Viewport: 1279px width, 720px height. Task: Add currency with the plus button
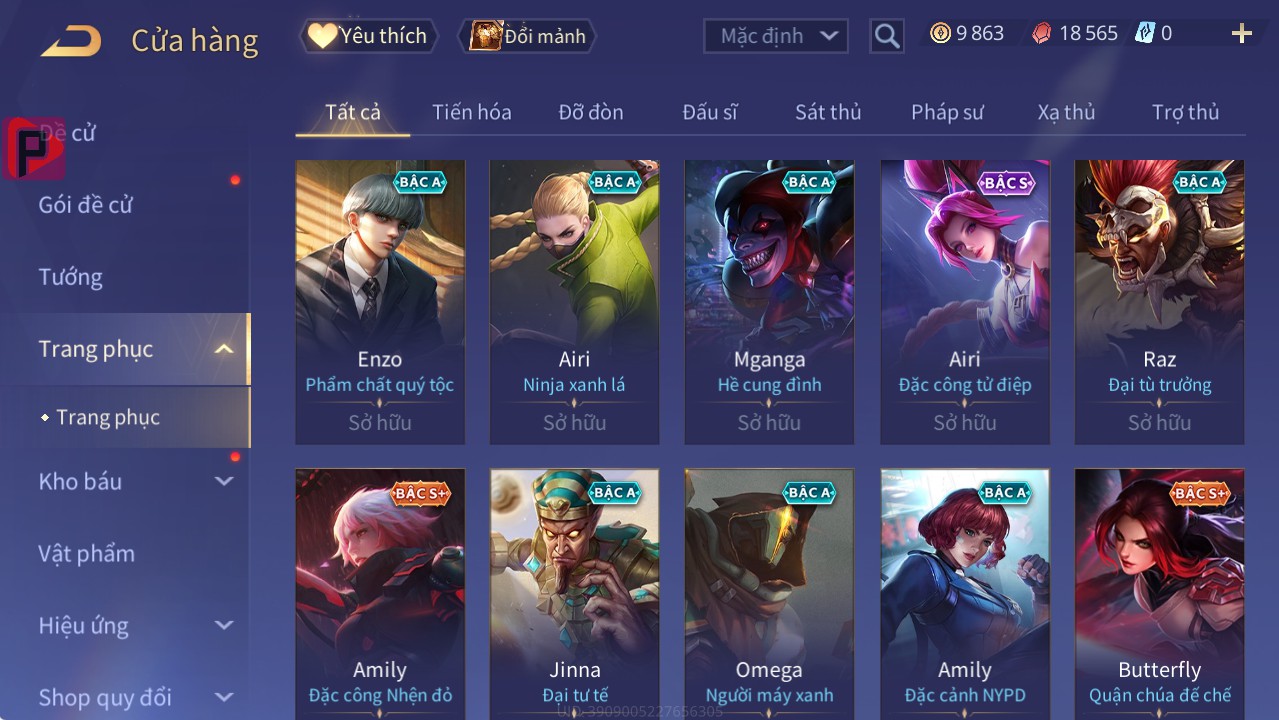tap(1241, 34)
